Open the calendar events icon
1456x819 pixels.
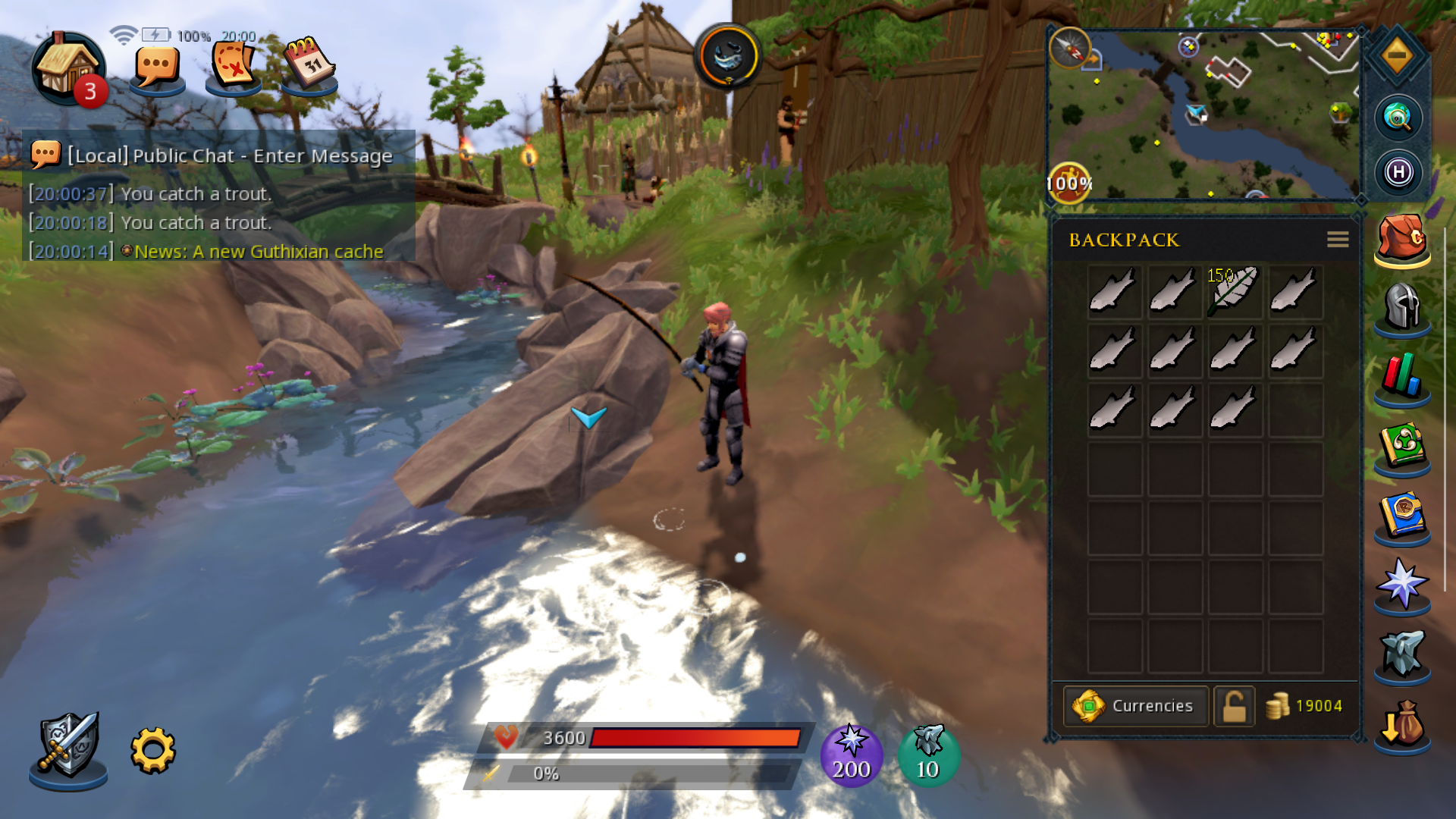(309, 65)
